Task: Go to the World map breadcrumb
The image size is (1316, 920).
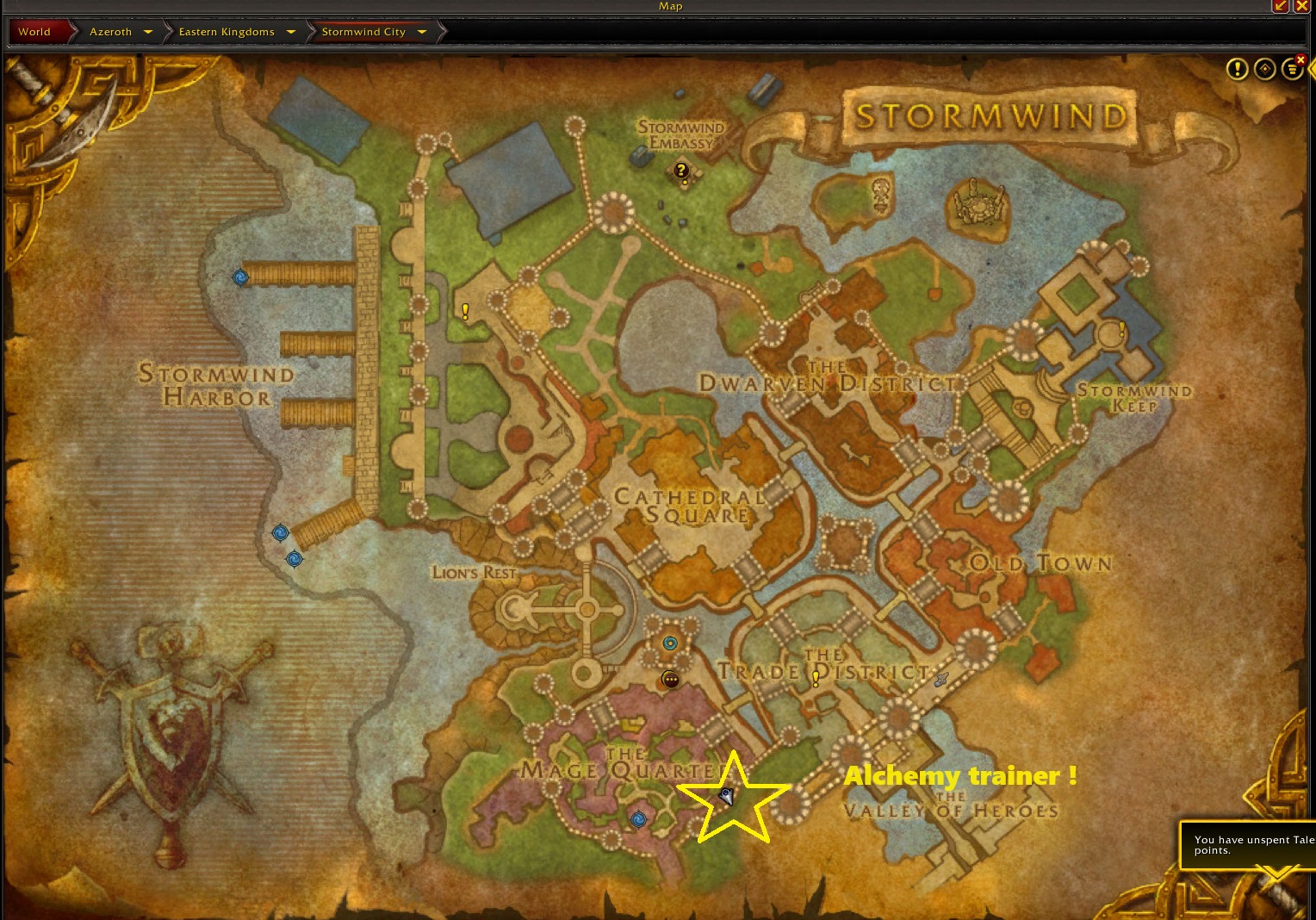Action: (34, 32)
